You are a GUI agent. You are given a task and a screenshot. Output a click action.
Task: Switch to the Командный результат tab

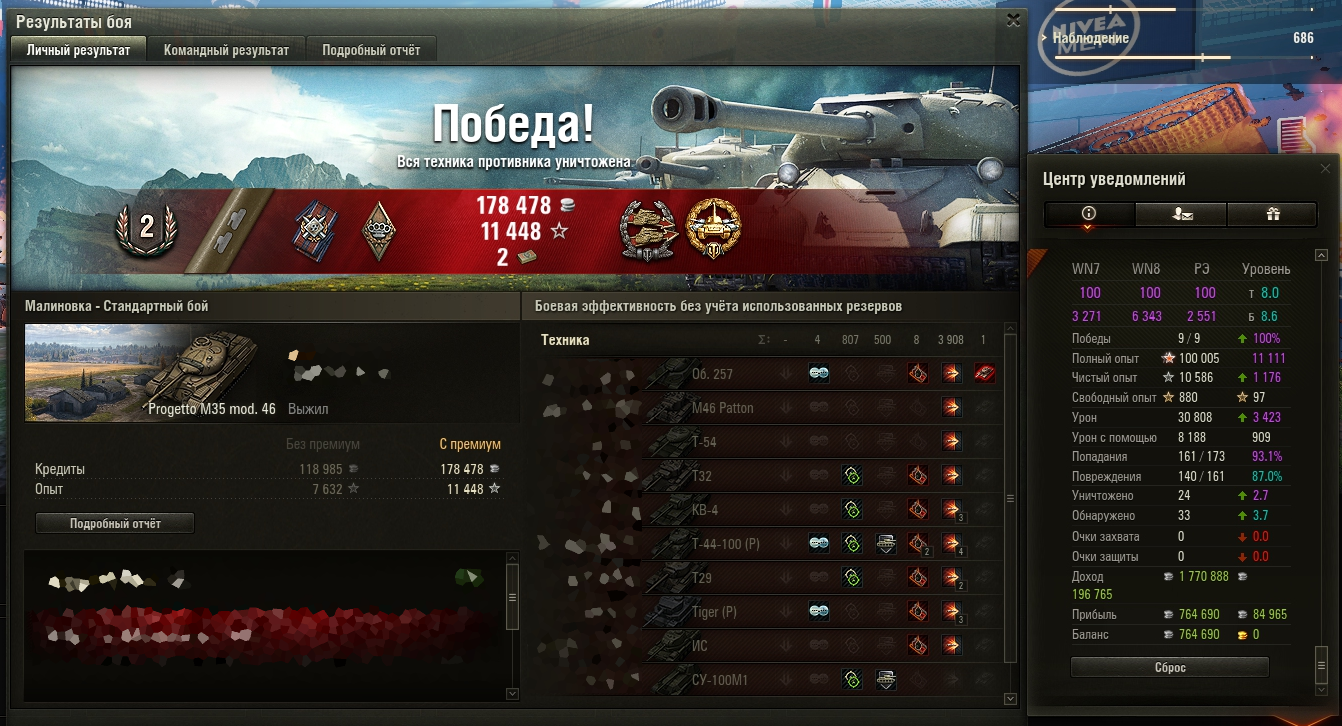[x=226, y=50]
